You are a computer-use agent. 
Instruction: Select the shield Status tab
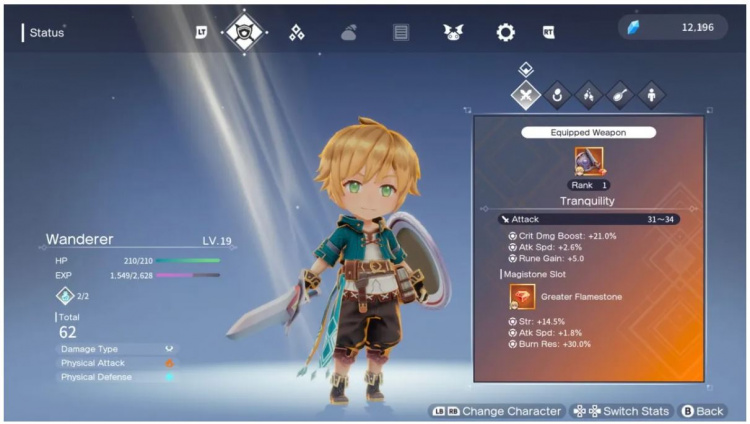(x=245, y=32)
